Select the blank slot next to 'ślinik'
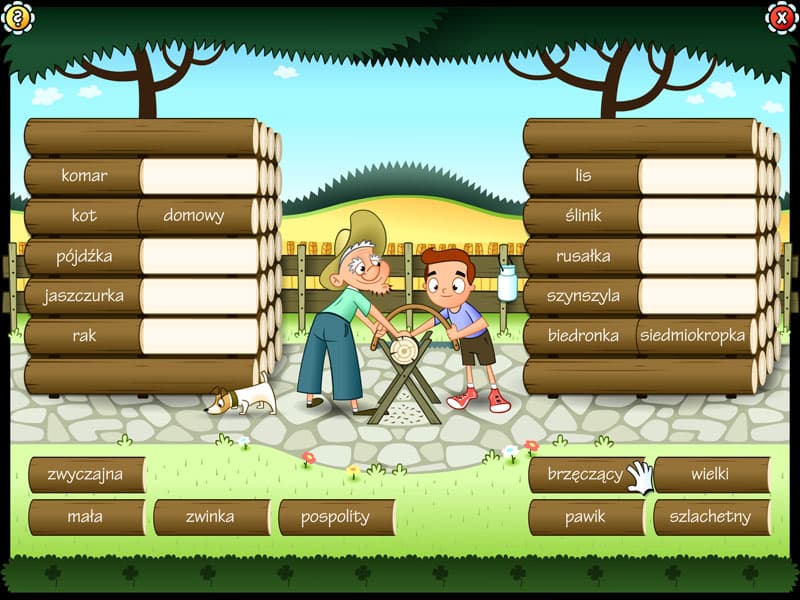This screenshot has height=600, width=800. [699, 216]
